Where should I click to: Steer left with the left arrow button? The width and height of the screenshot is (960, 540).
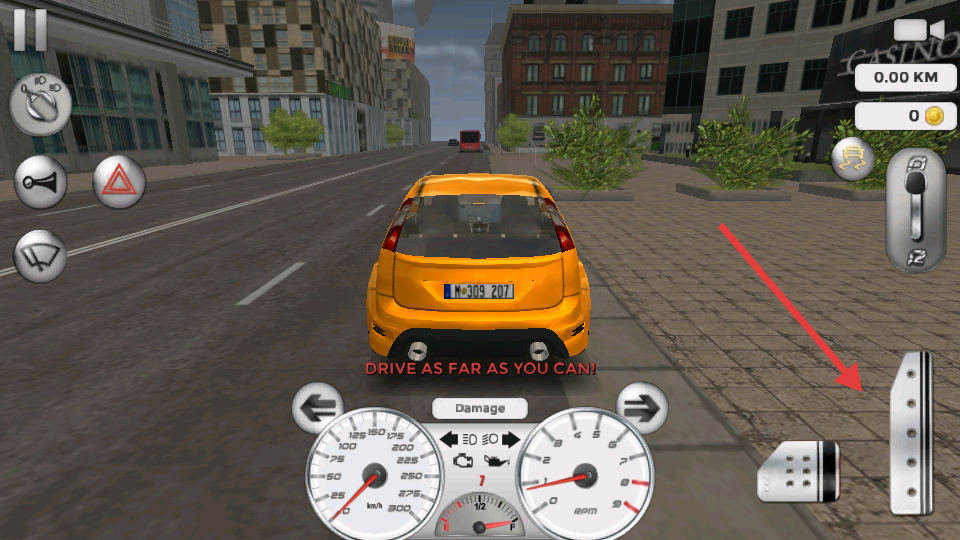(x=318, y=407)
